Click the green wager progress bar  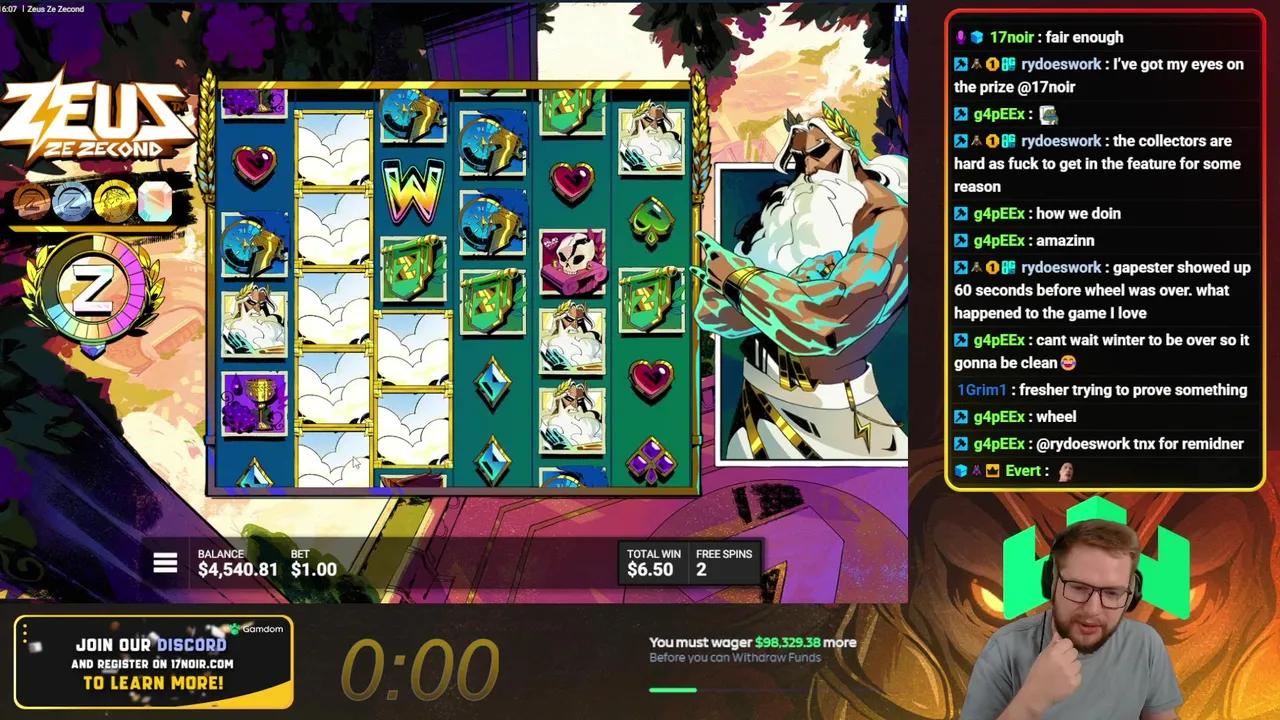pos(674,689)
